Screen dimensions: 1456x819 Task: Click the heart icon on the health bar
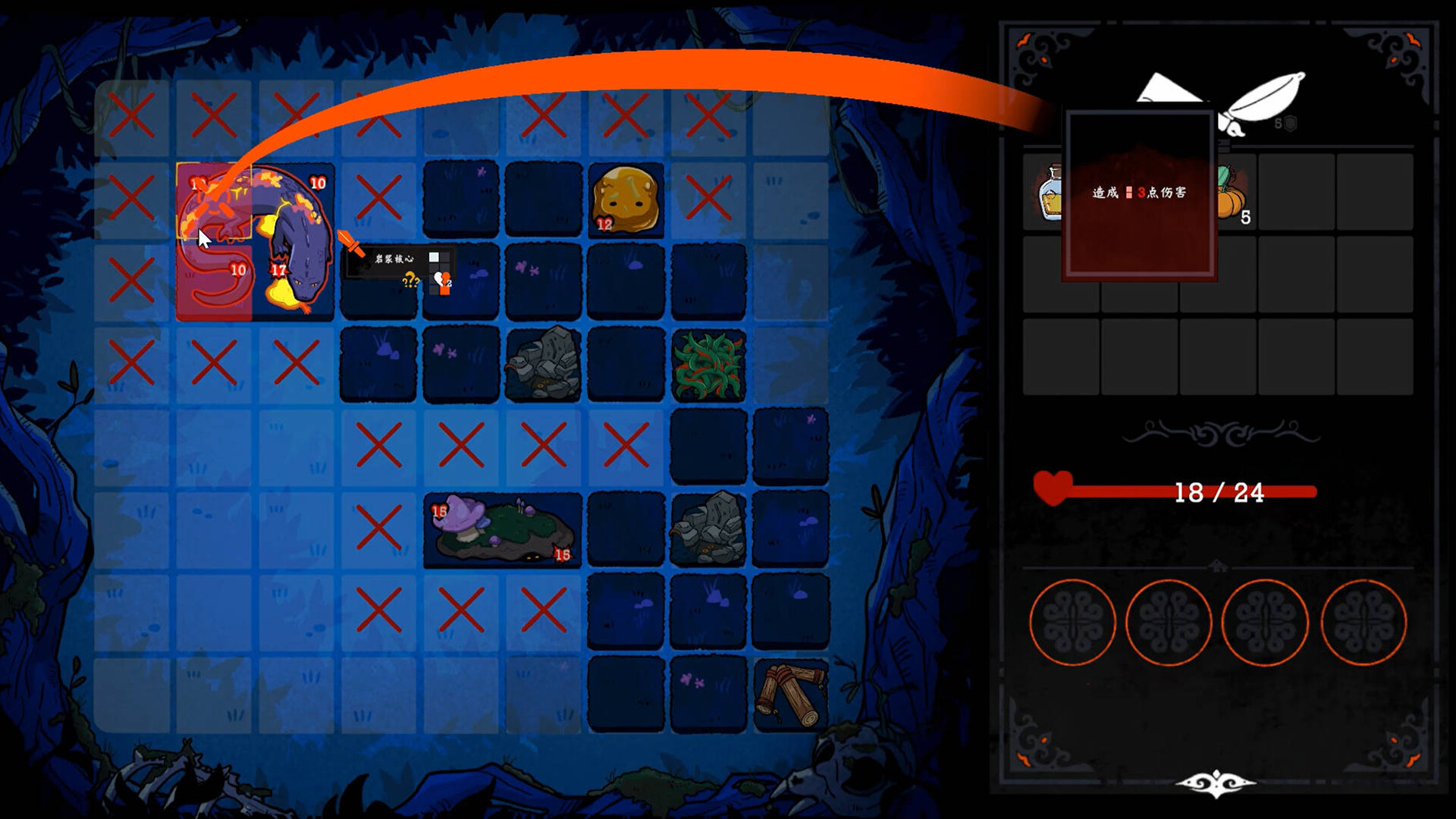(x=1053, y=491)
